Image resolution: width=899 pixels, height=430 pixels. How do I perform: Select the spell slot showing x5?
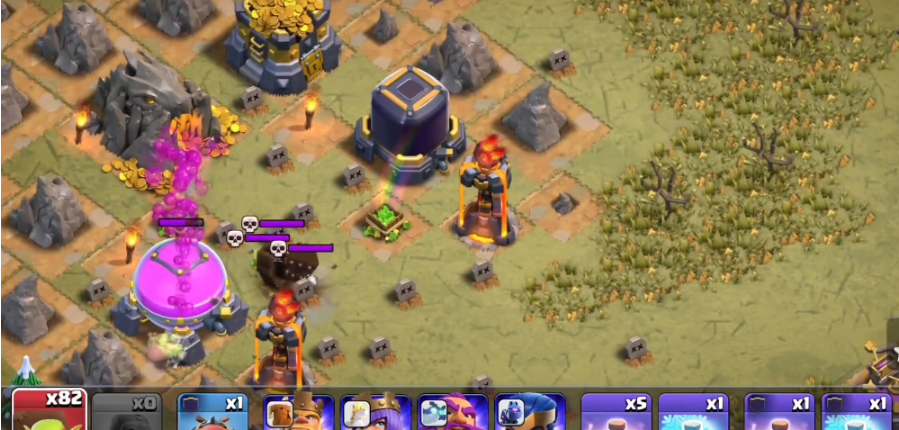pos(615,412)
